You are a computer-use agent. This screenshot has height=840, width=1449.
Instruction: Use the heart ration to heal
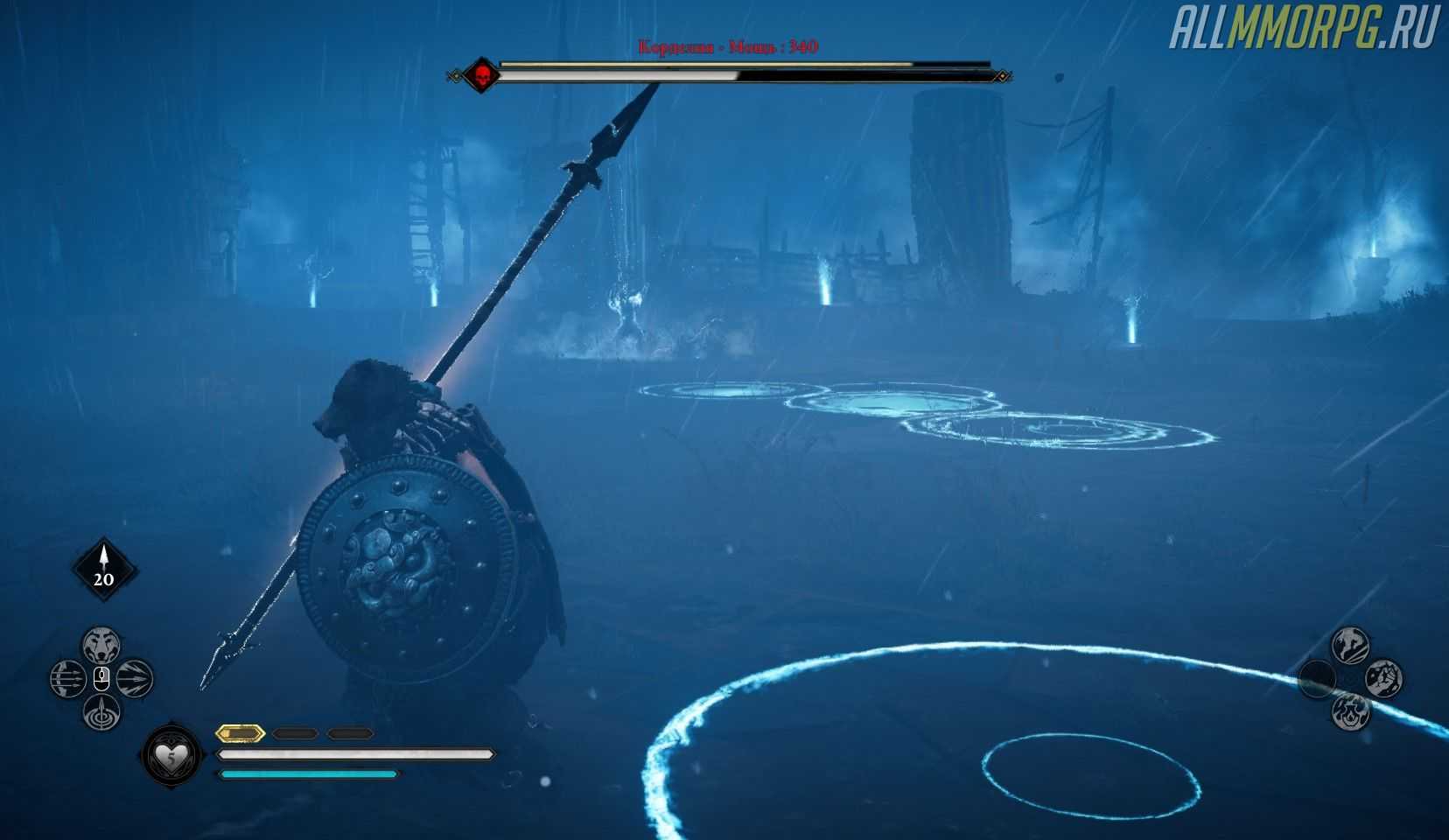[167, 753]
